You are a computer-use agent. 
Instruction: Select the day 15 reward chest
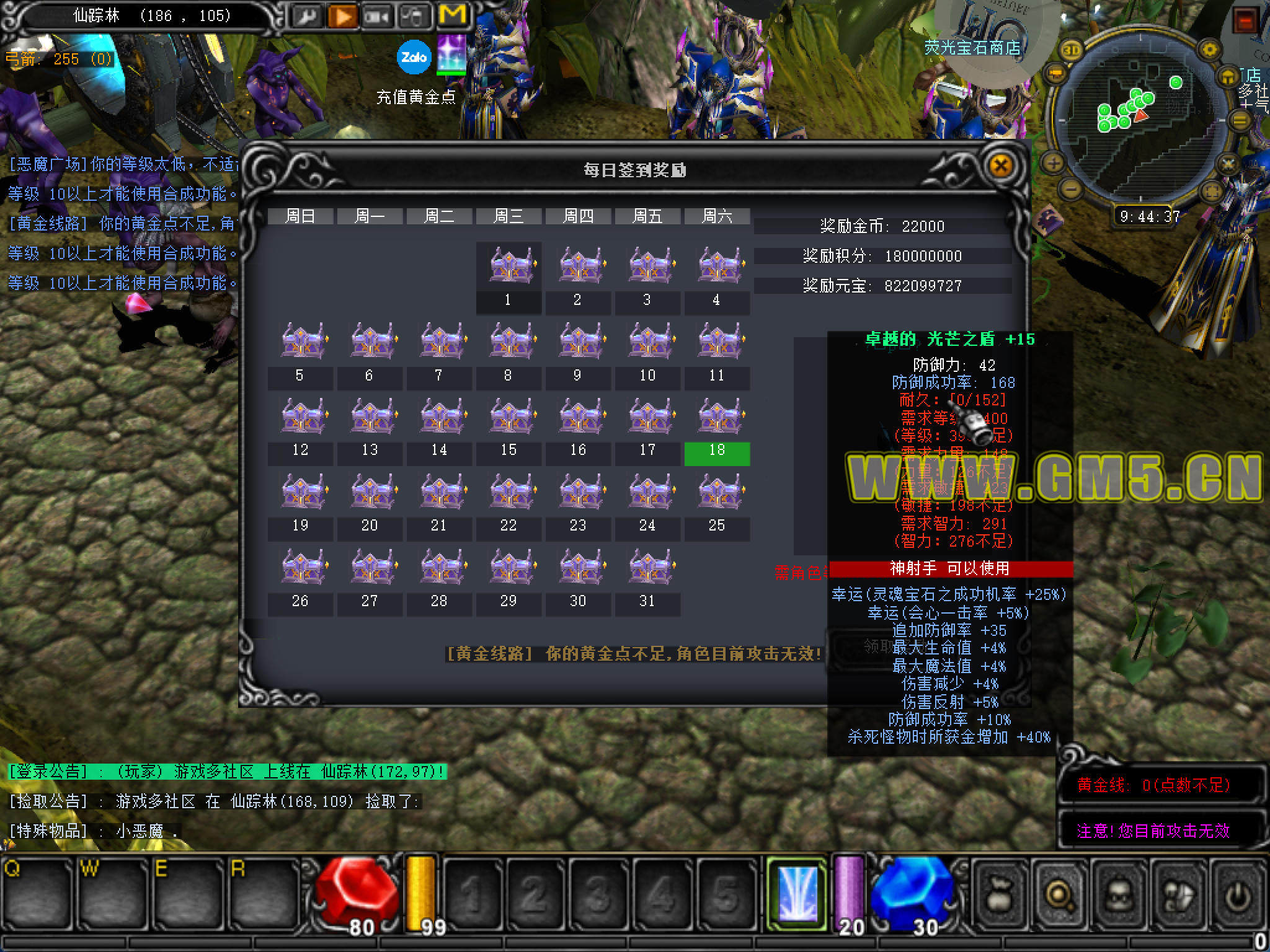pyautogui.click(x=509, y=416)
